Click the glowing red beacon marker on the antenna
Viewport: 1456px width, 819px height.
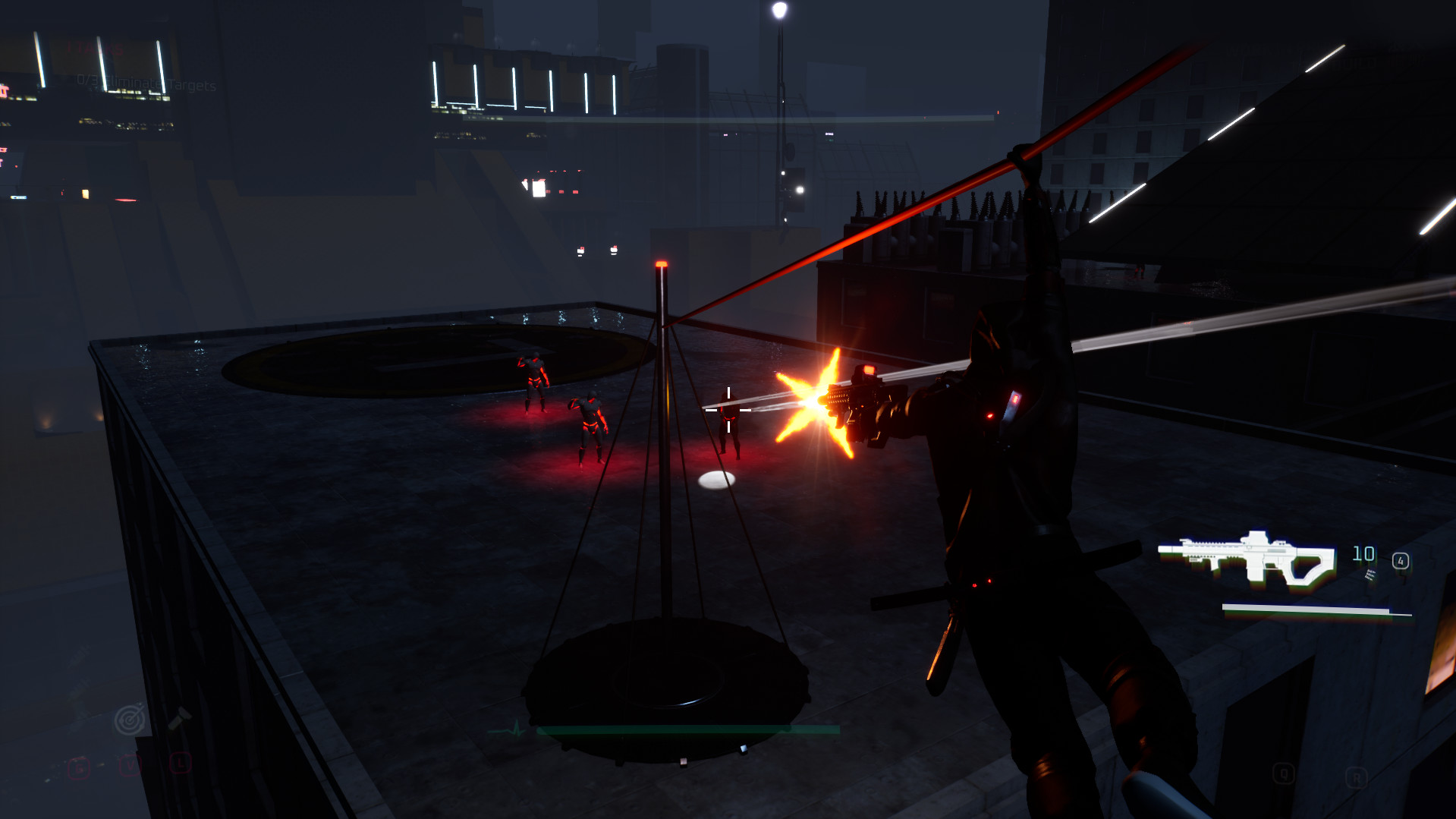tap(662, 262)
